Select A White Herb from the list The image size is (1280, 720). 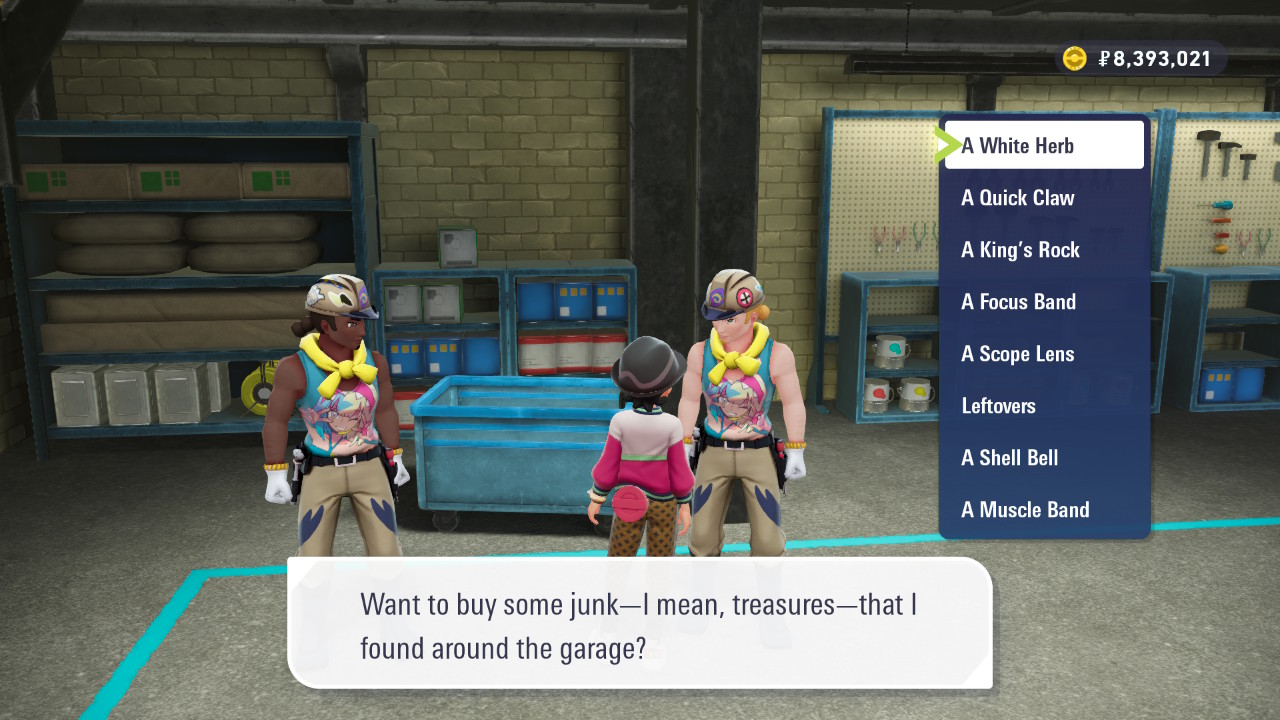[1044, 146]
